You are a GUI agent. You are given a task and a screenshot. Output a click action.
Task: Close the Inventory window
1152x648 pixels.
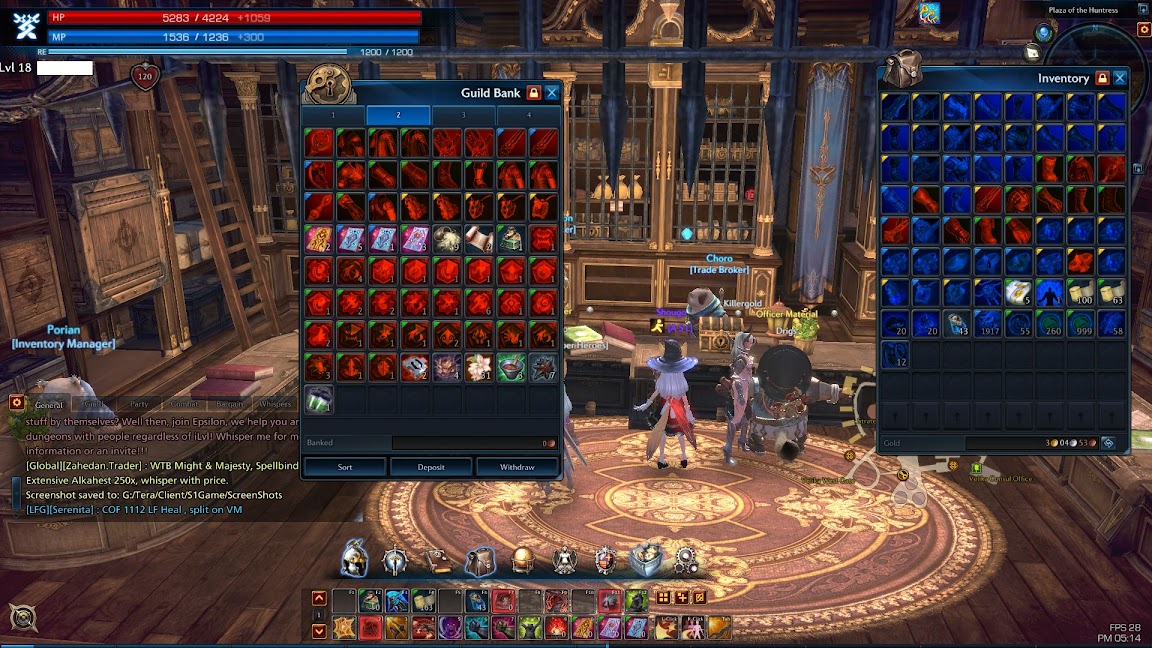[x=1120, y=78]
